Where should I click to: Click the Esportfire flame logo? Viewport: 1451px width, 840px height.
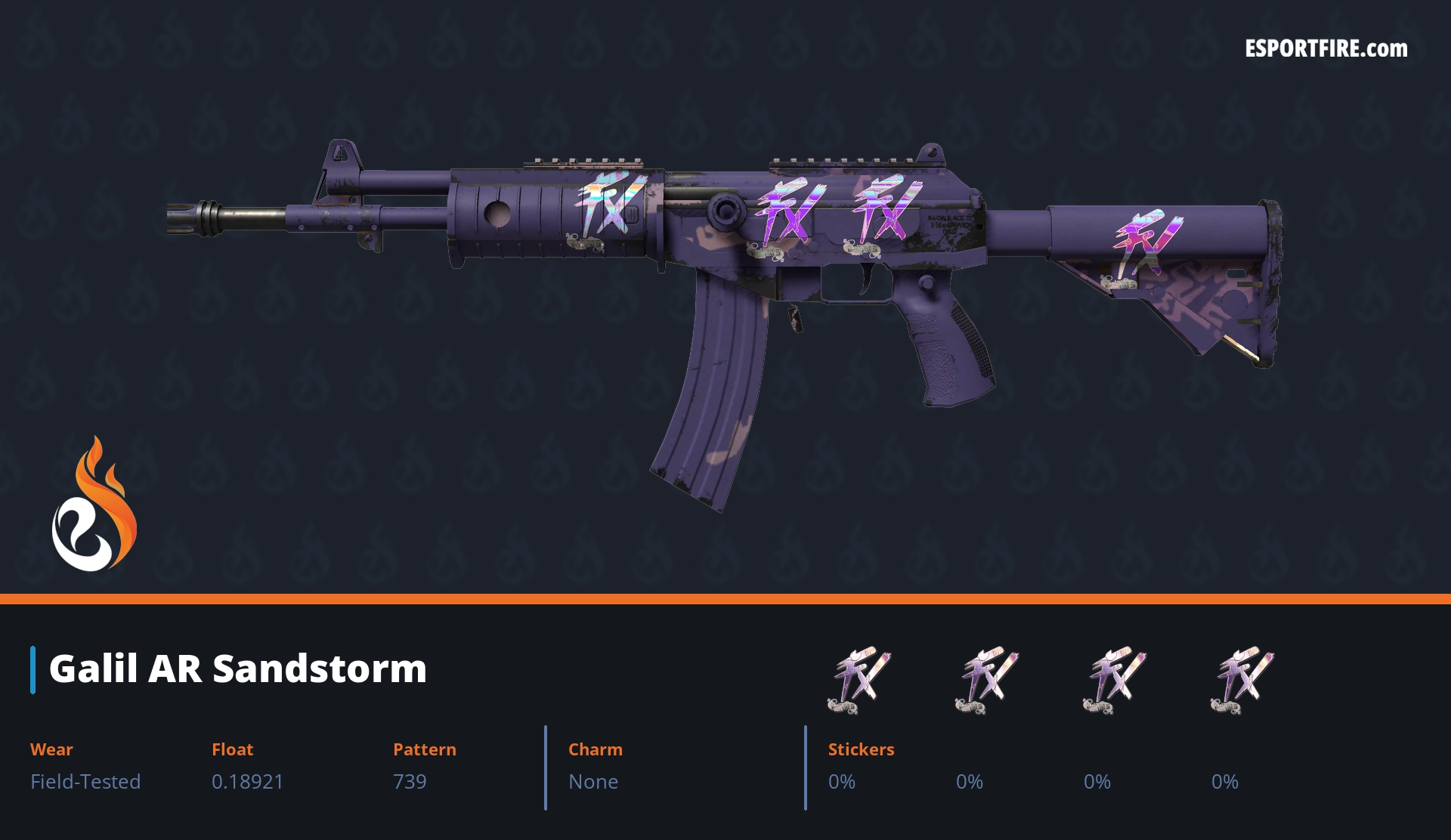94,505
